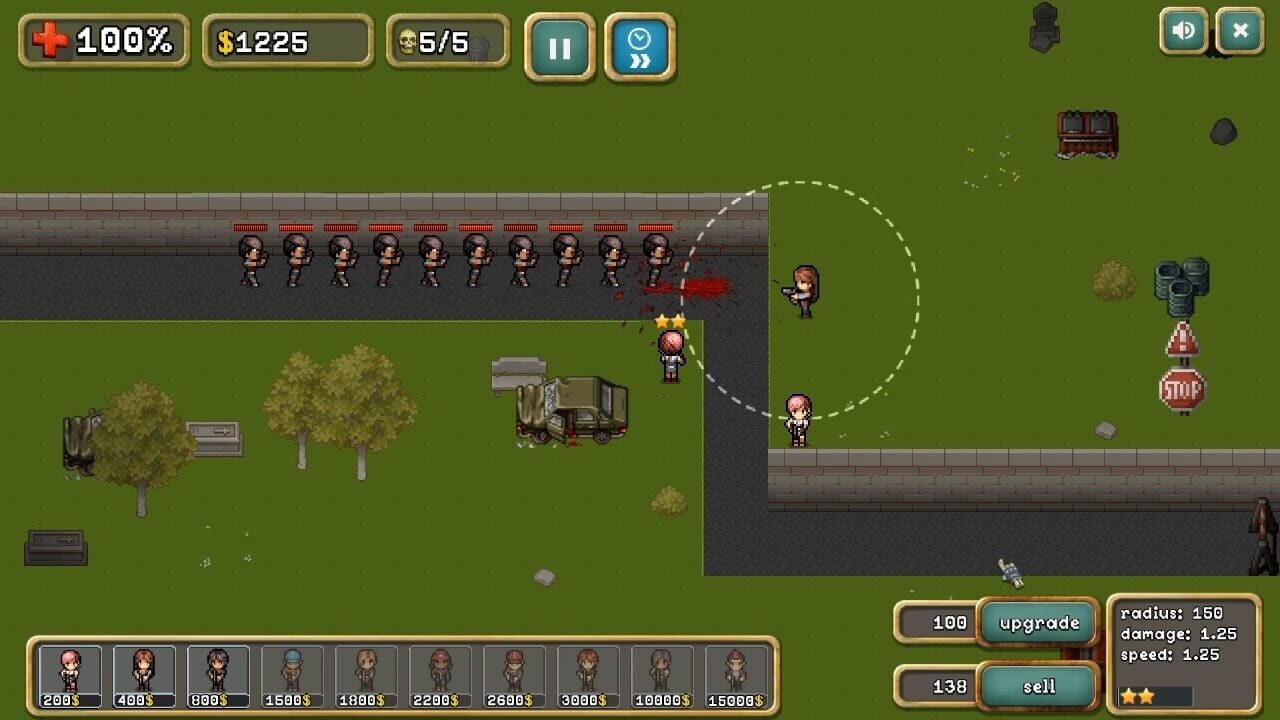Toggle the pause state of the match
Viewport: 1280px width, 720px height.
[560, 45]
